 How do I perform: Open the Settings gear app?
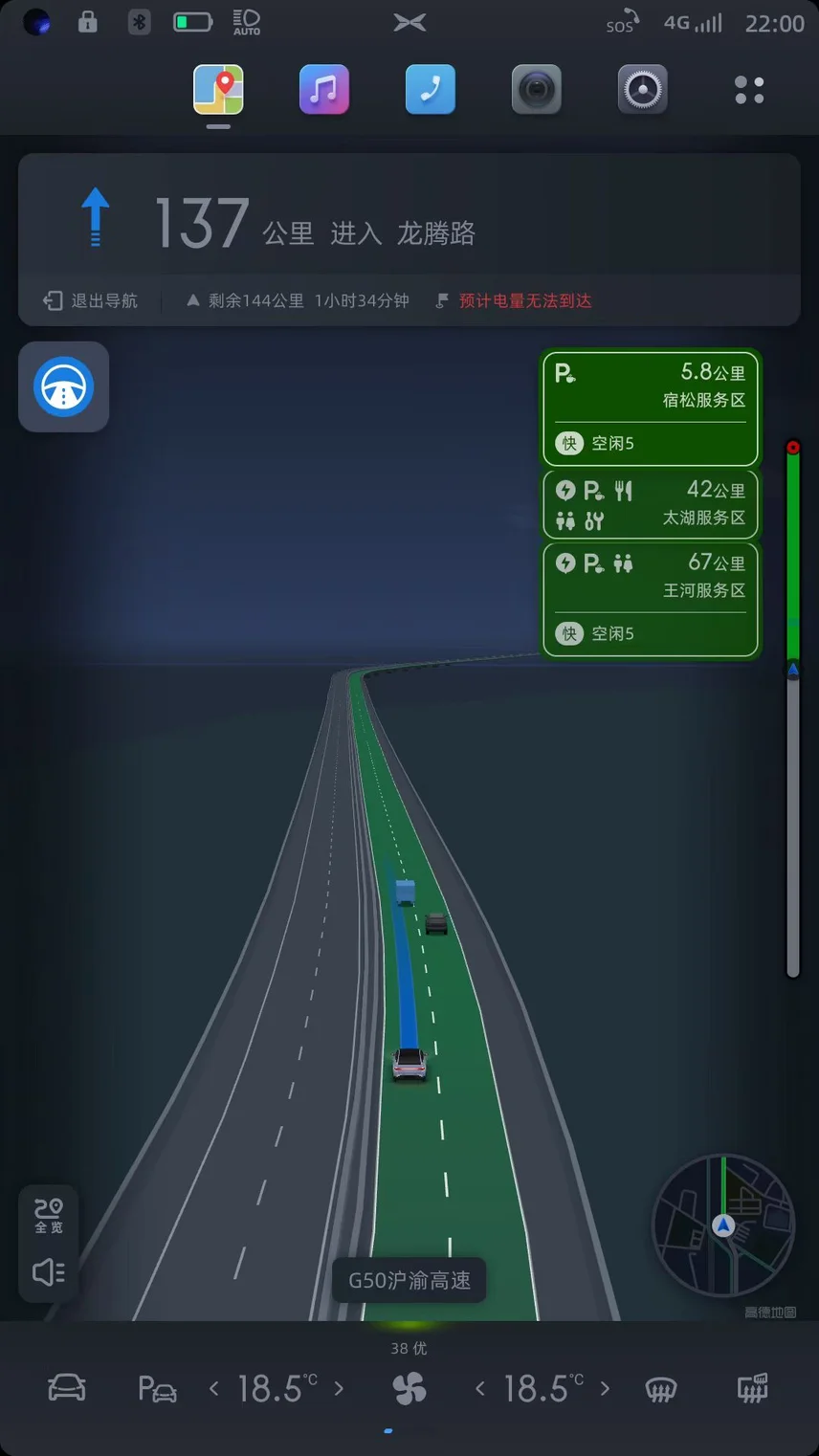point(642,90)
